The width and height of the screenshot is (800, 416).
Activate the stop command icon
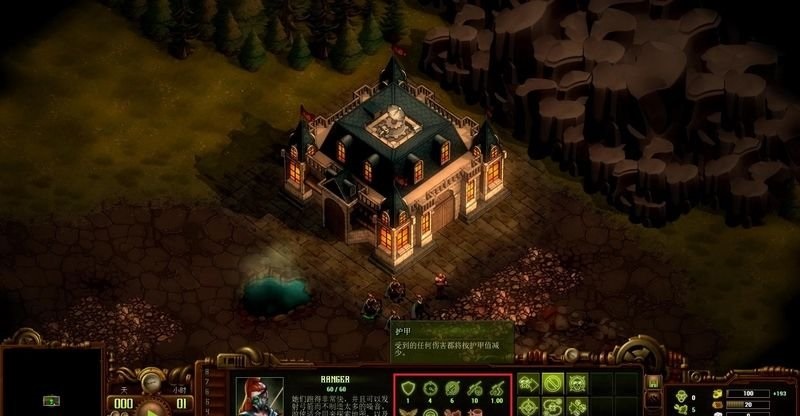coord(552,383)
